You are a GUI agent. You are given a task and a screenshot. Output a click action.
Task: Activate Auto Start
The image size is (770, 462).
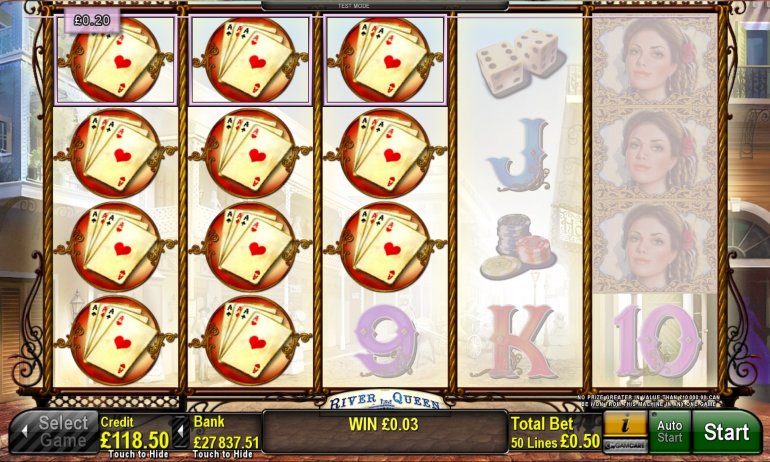pyautogui.click(x=669, y=433)
